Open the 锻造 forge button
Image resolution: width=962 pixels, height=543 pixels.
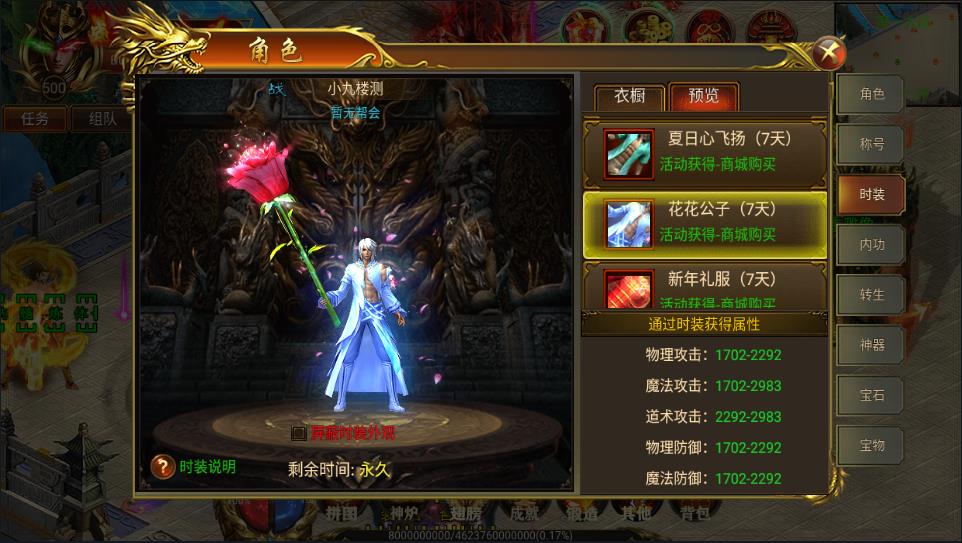click(x=581, y=514)
